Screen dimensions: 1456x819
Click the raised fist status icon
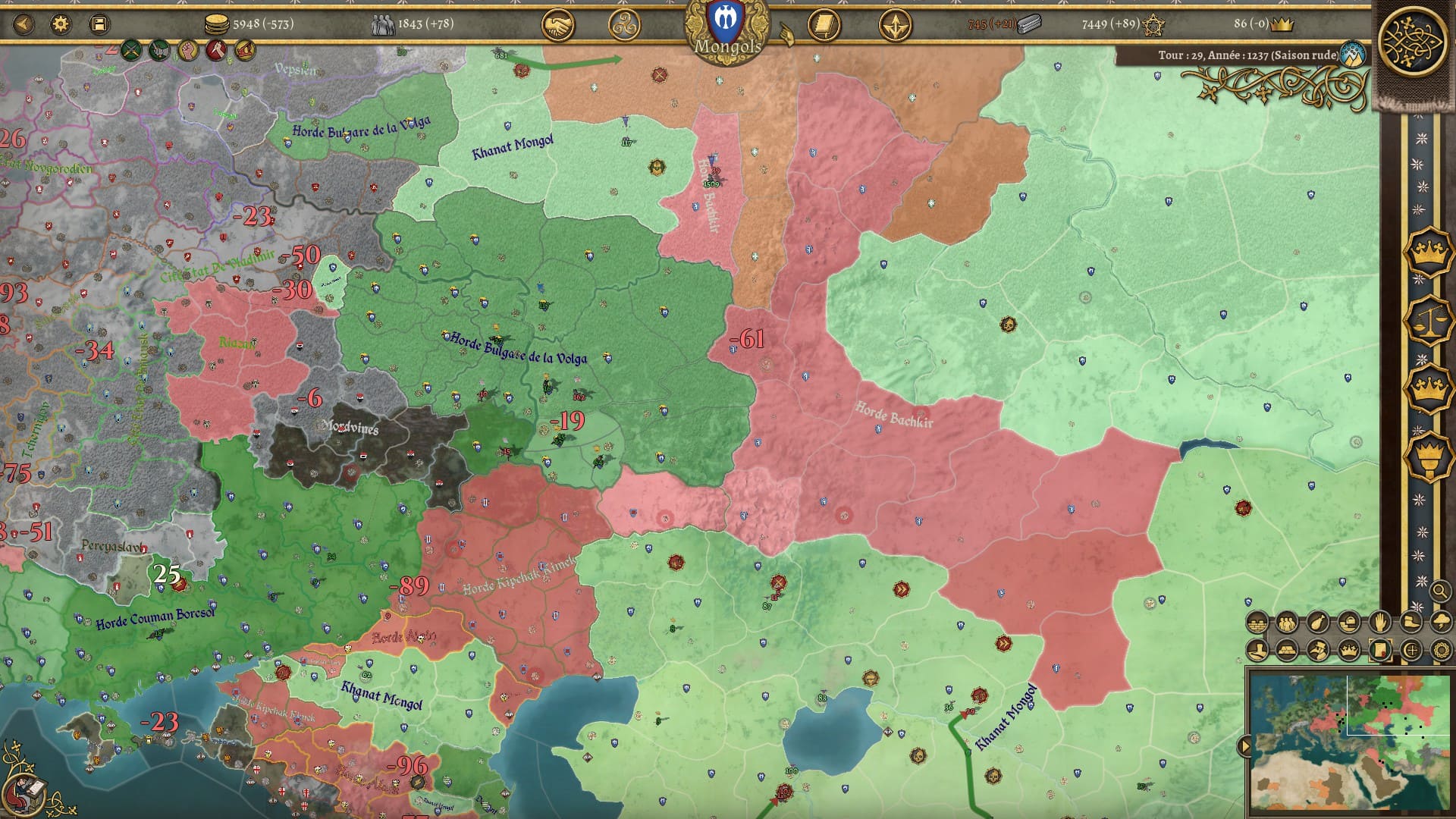point(188,51)
